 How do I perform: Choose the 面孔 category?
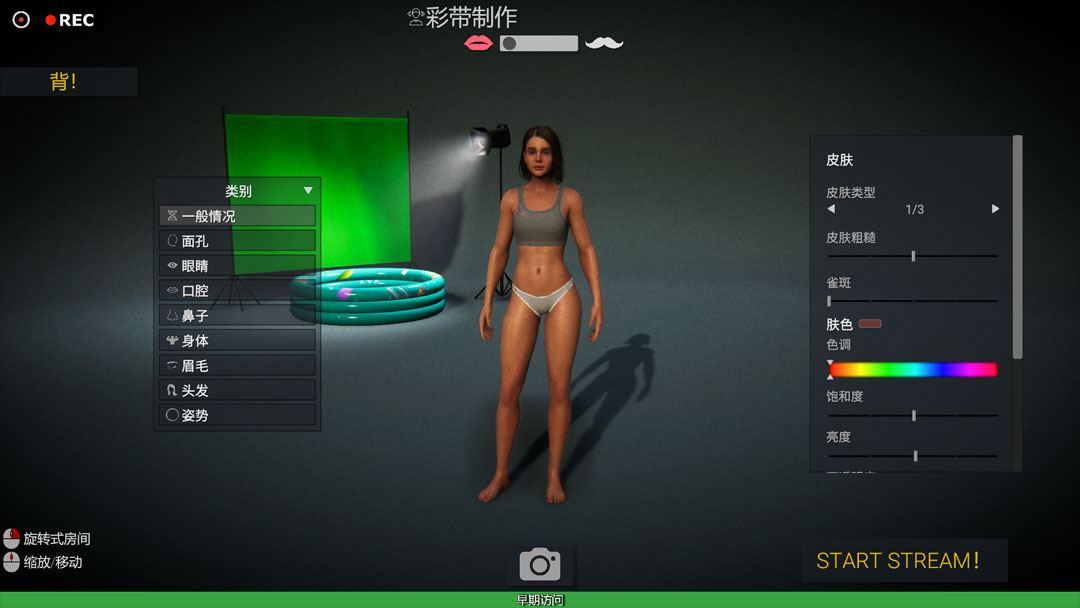(238, 241)
